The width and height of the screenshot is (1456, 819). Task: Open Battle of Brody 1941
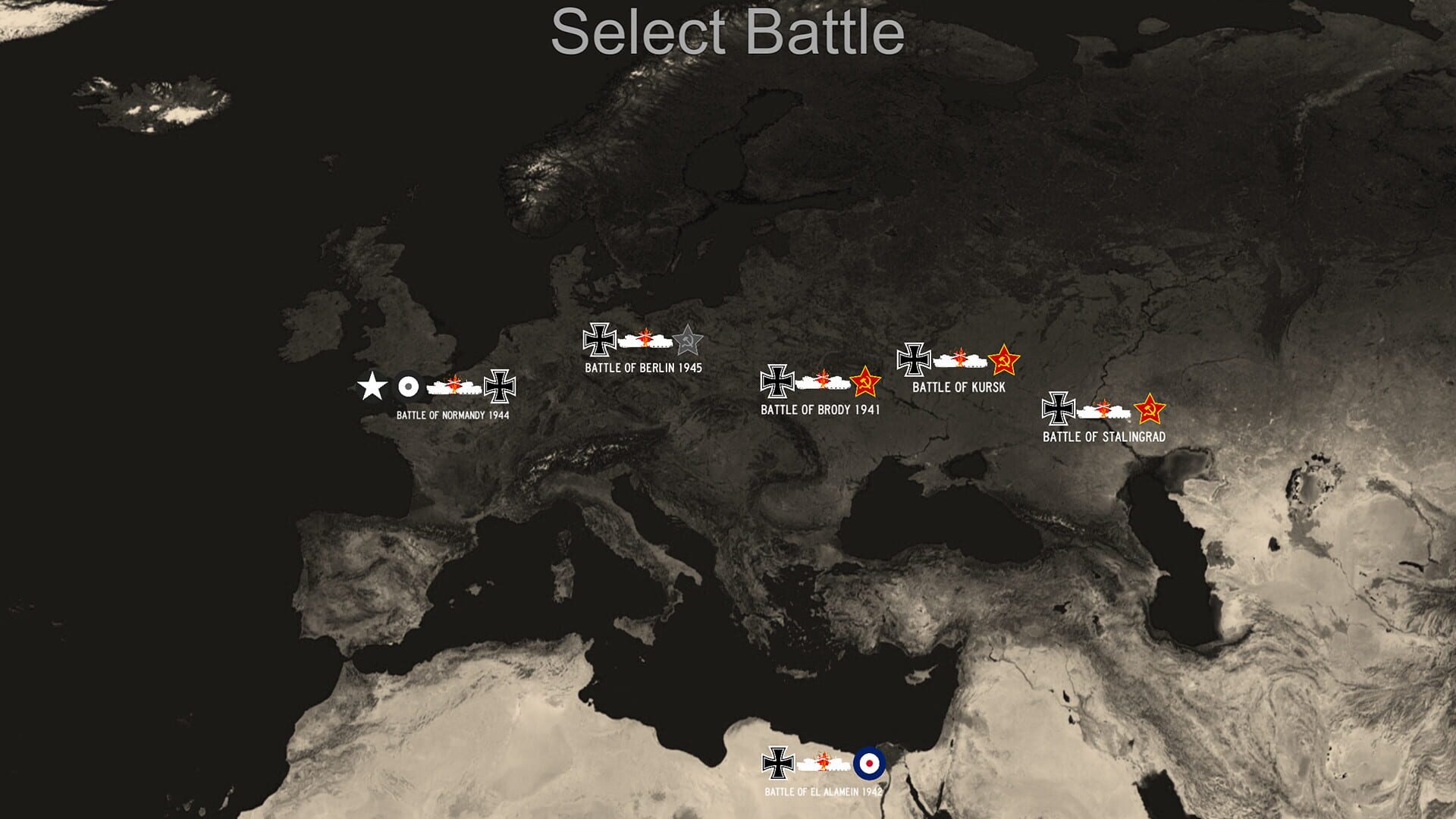click(821, 409)
